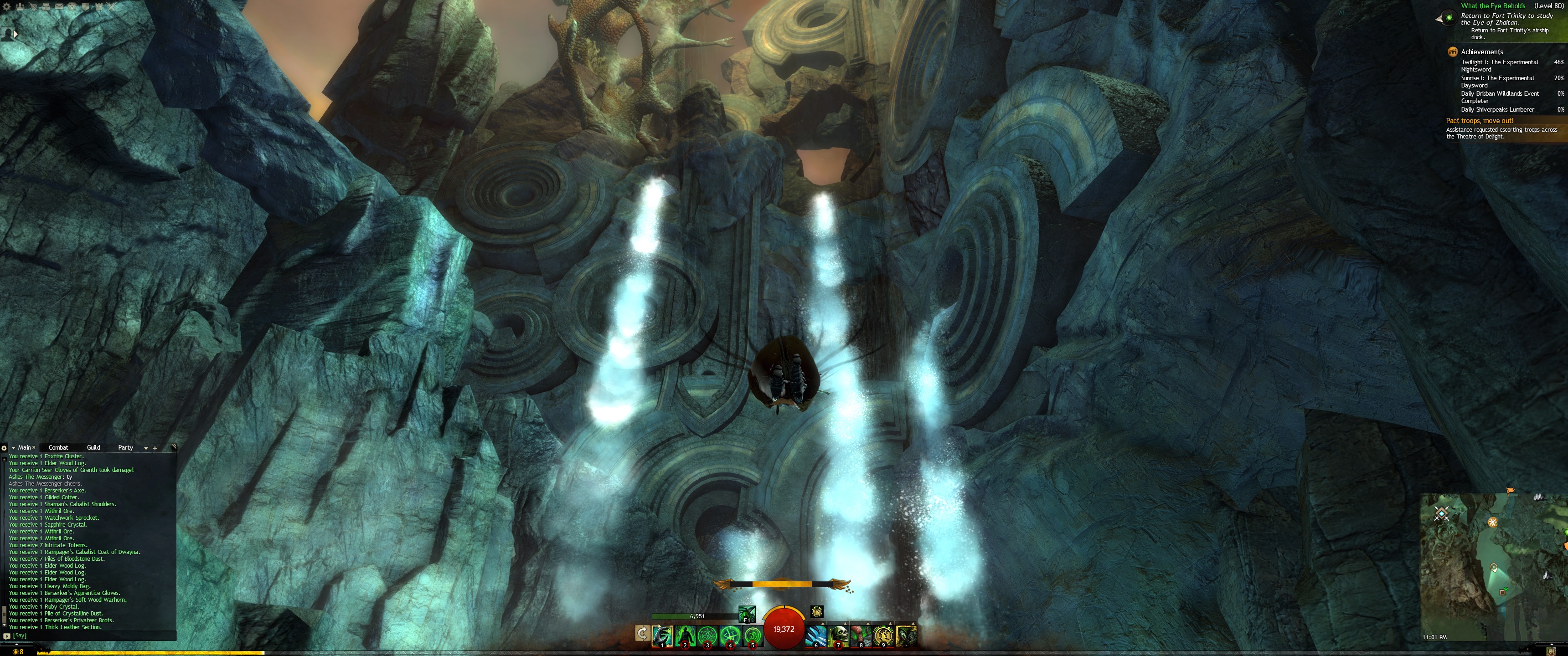
Task: Switch to the Combat chat tab
Action: [x=58, y=447]
